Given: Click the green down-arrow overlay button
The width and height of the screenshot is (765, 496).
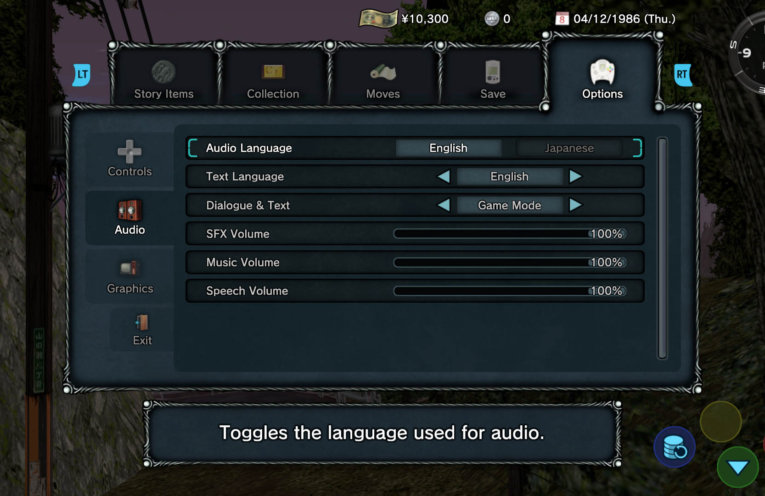Looking at the screenshot, I should point(737,467).
